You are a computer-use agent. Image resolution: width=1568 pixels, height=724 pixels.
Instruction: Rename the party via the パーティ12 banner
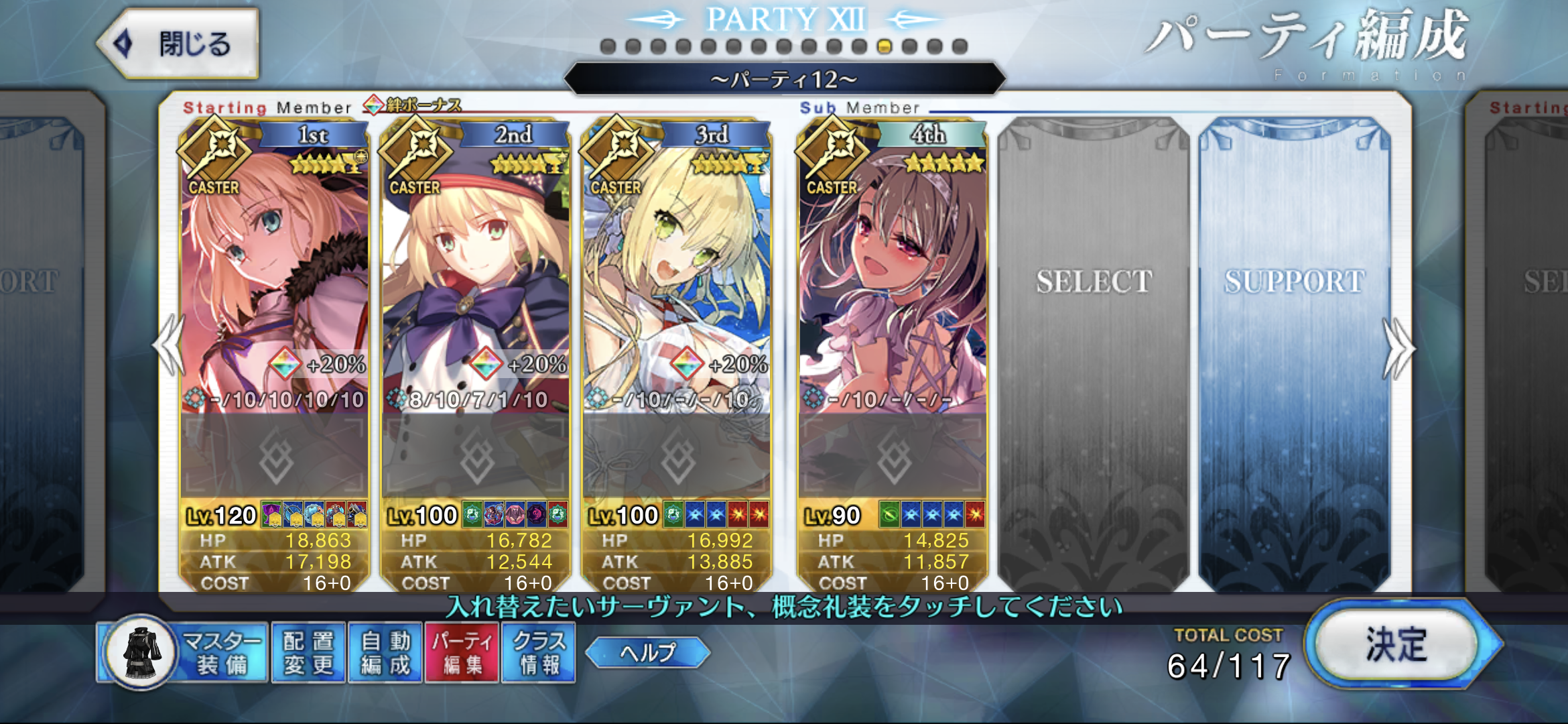(784, 80)
